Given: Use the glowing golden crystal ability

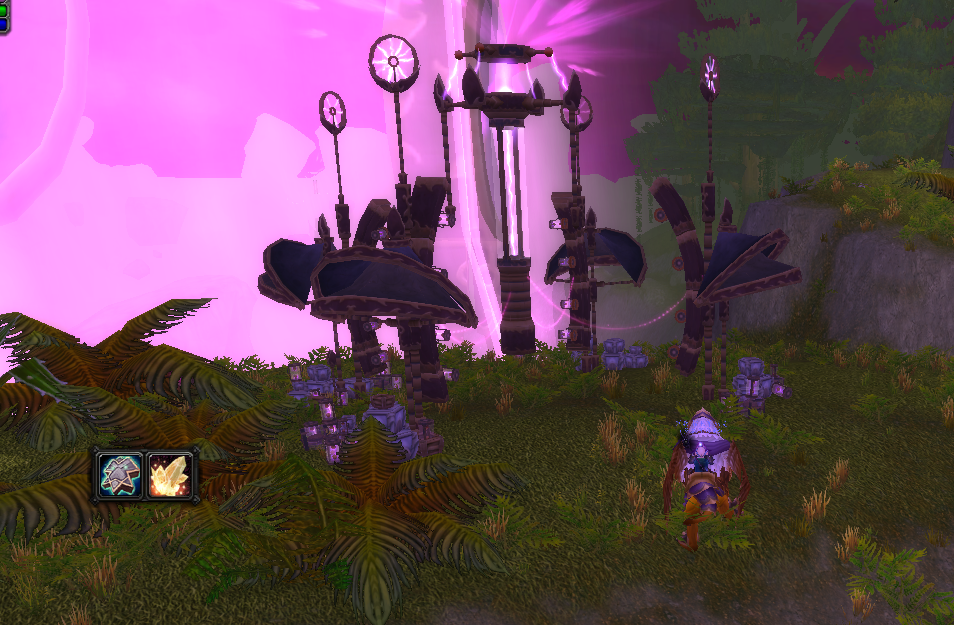Looking at the screenshot, I should pos(170,475).
